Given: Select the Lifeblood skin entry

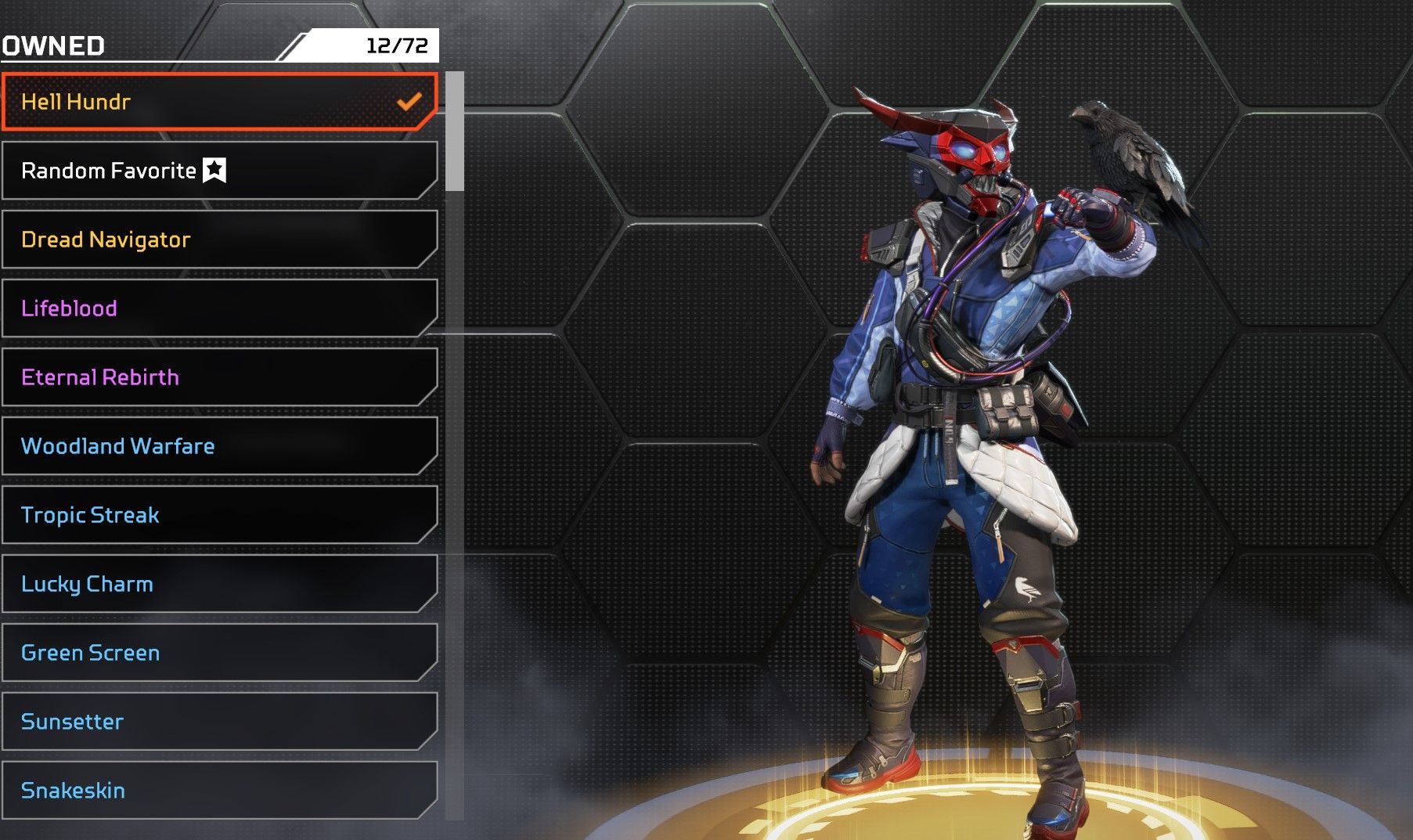Looking at the screenshot, I should pos(219,308).
